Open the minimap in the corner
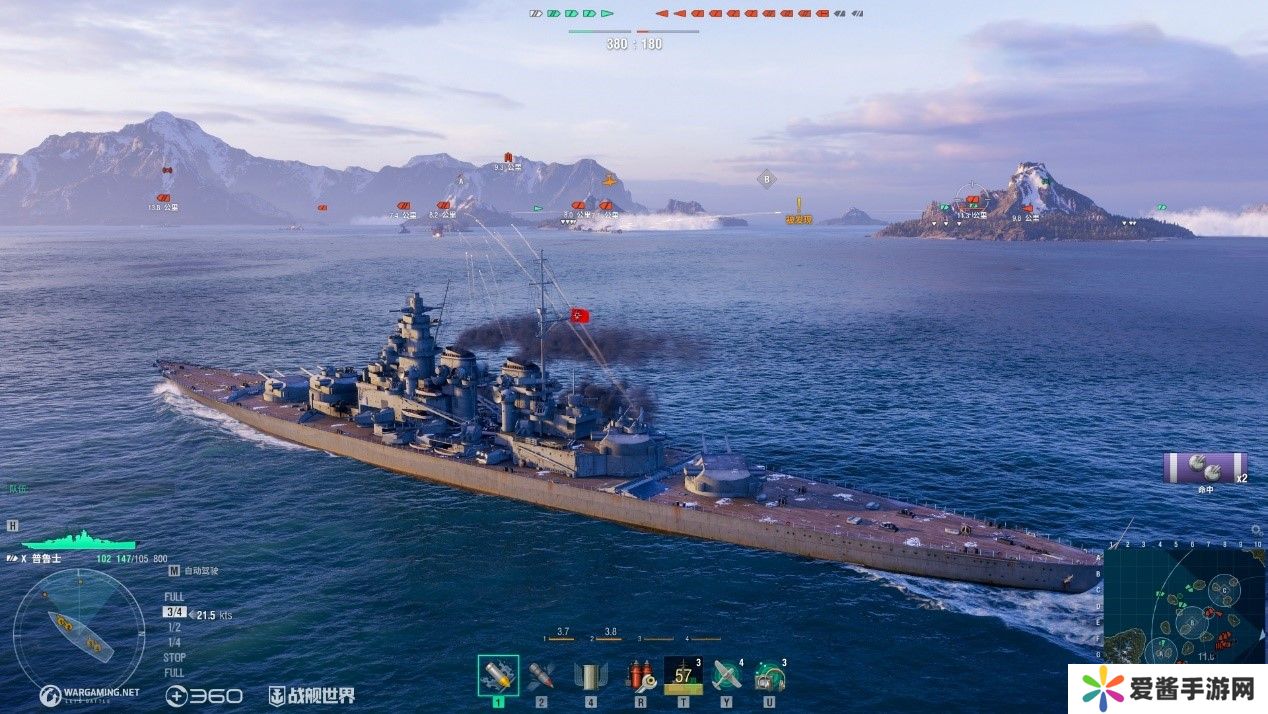1268x714 pixels. pyautogui.click(x=1184, y=605)
